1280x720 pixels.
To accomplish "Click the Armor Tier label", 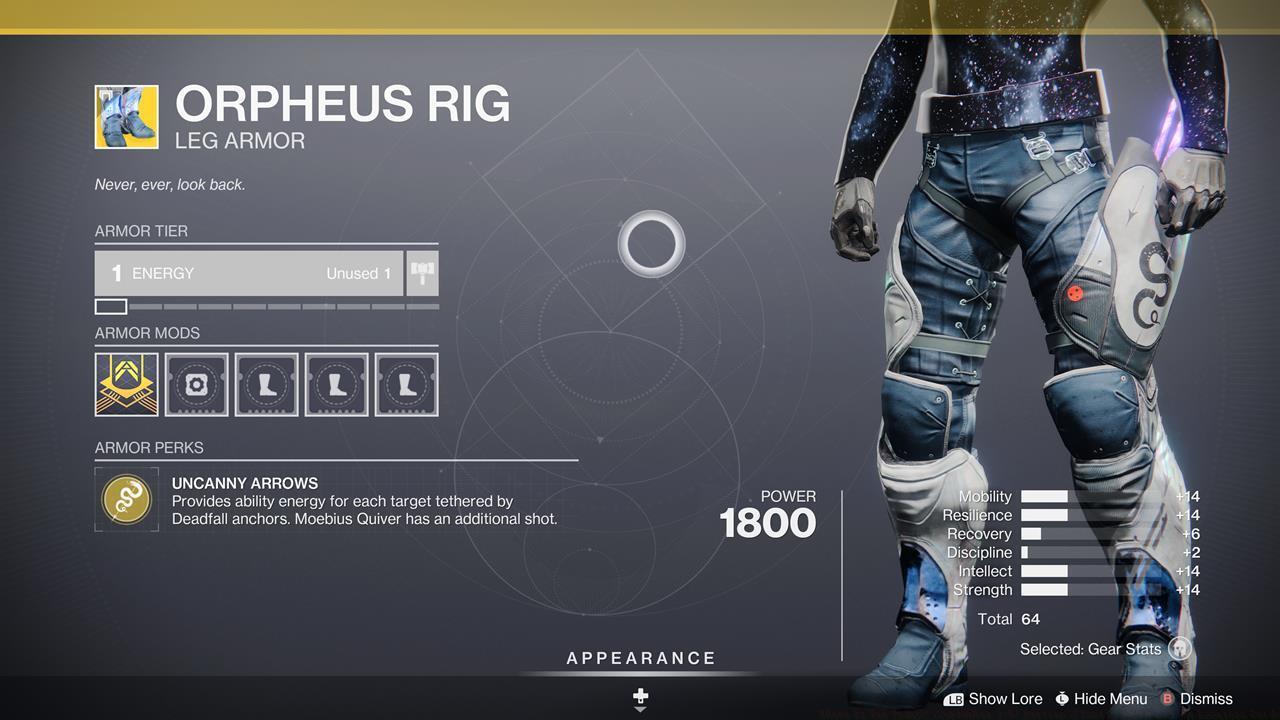I will [x=141, y=231].
